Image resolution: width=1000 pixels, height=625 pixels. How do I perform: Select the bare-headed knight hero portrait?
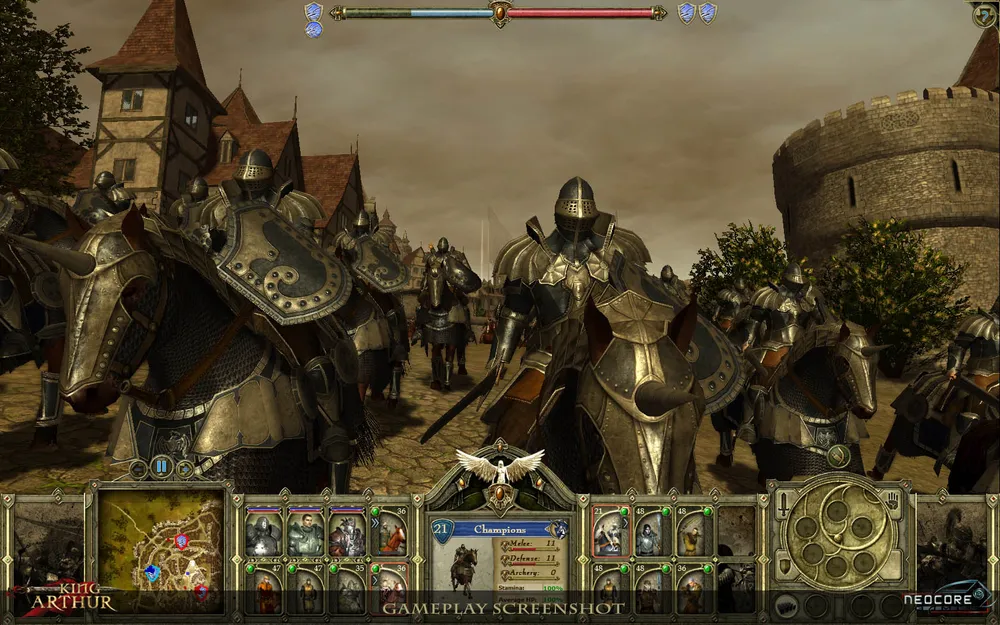pyautogui.click(x=305, y=534)
